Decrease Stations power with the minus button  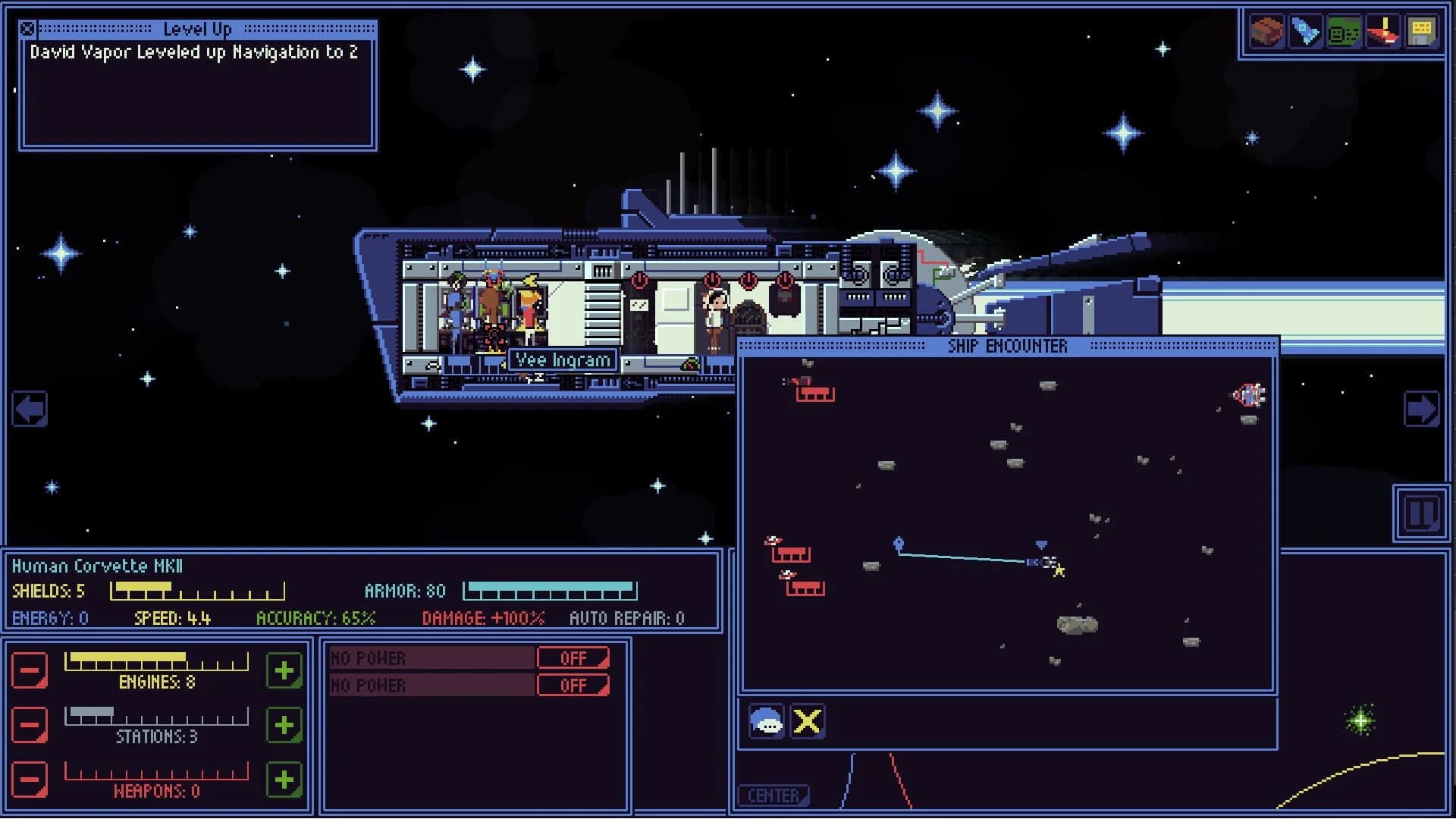[30, 725]
